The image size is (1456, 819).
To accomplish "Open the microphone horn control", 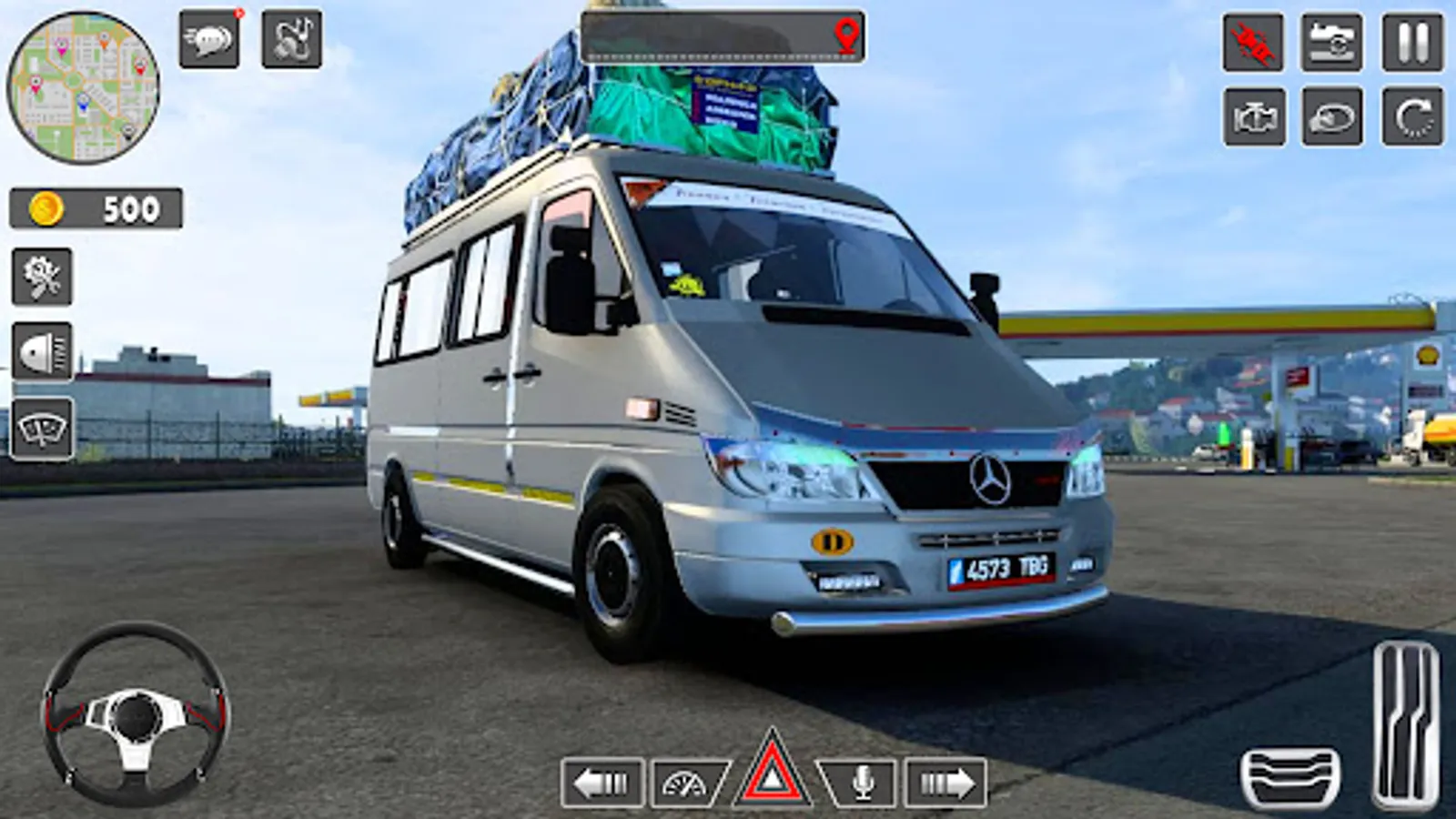I will (x=862, y=780).
